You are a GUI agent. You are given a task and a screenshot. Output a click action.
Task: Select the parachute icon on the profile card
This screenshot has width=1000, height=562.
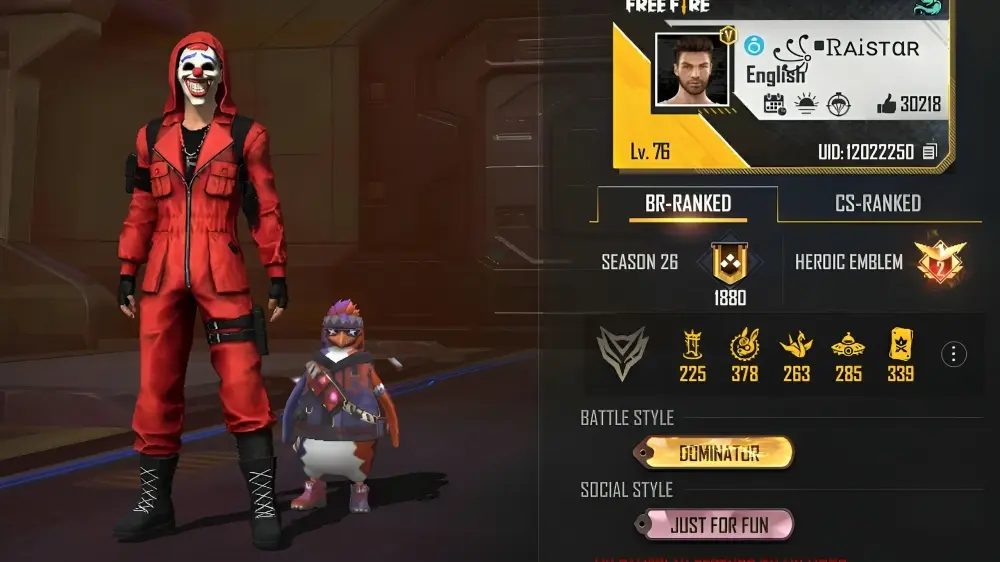[x=837, y=103]
